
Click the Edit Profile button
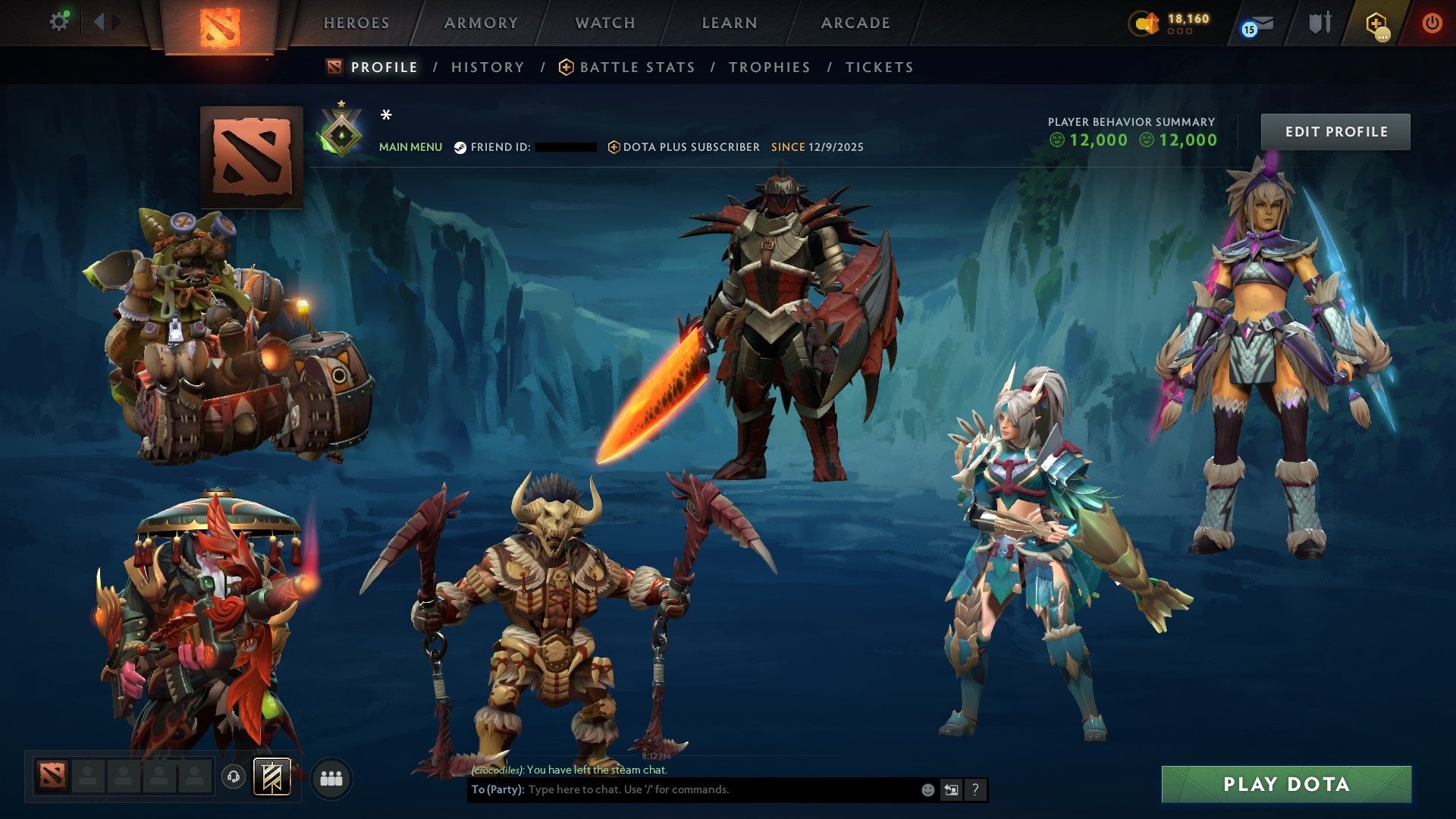[x=1335, y=130]
